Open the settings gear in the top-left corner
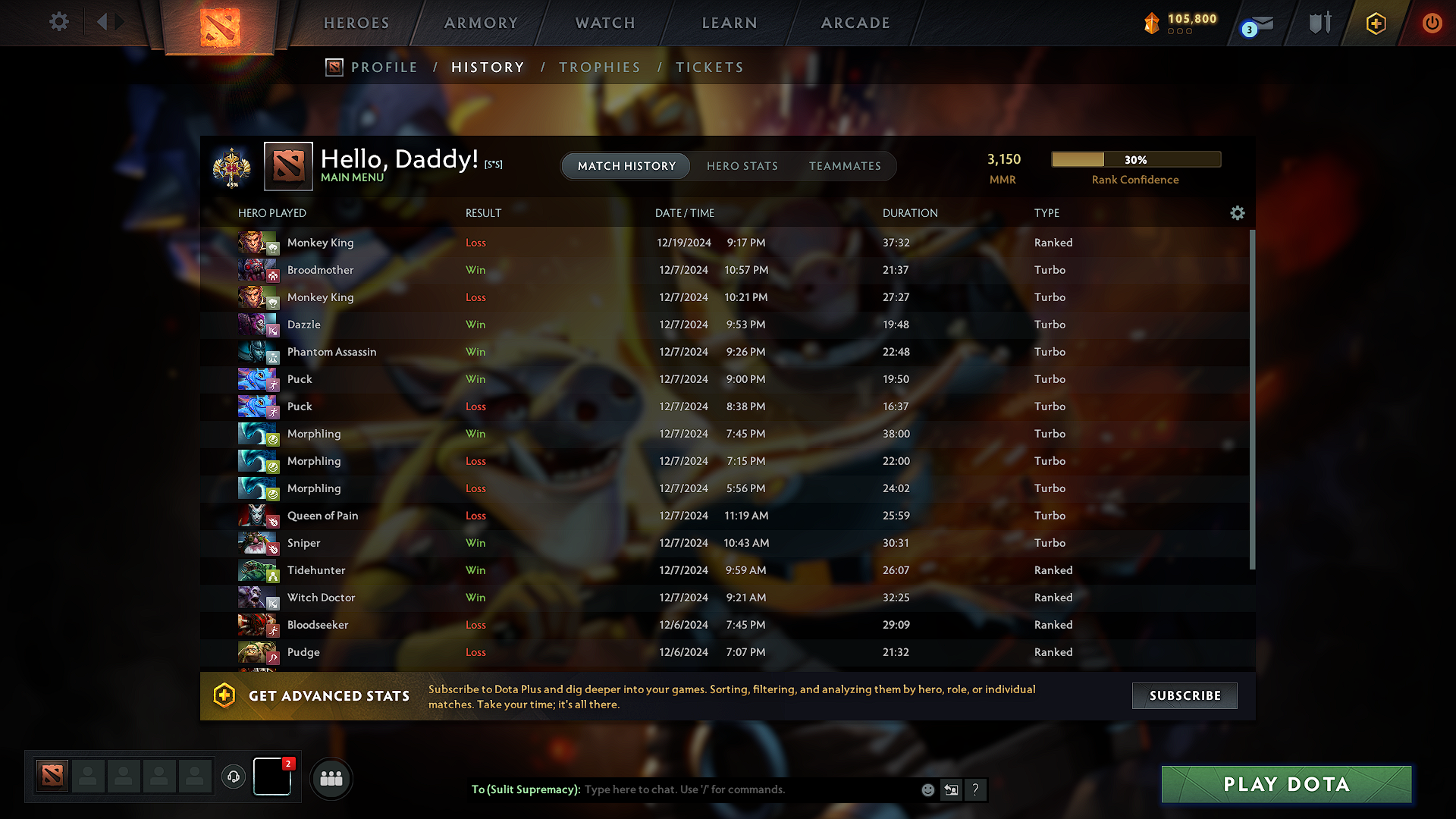Image resolution: width=1456 pixels, height=819 pixels. pos(58,22)
